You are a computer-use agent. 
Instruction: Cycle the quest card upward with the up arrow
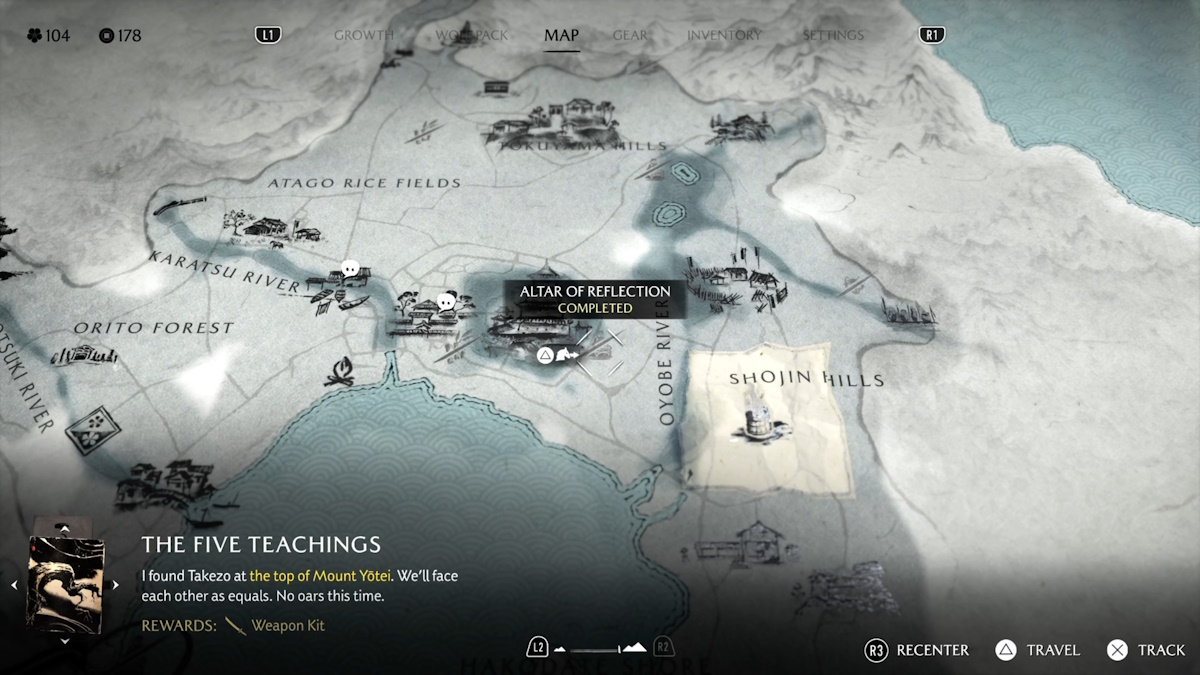[x=65, y=527]
